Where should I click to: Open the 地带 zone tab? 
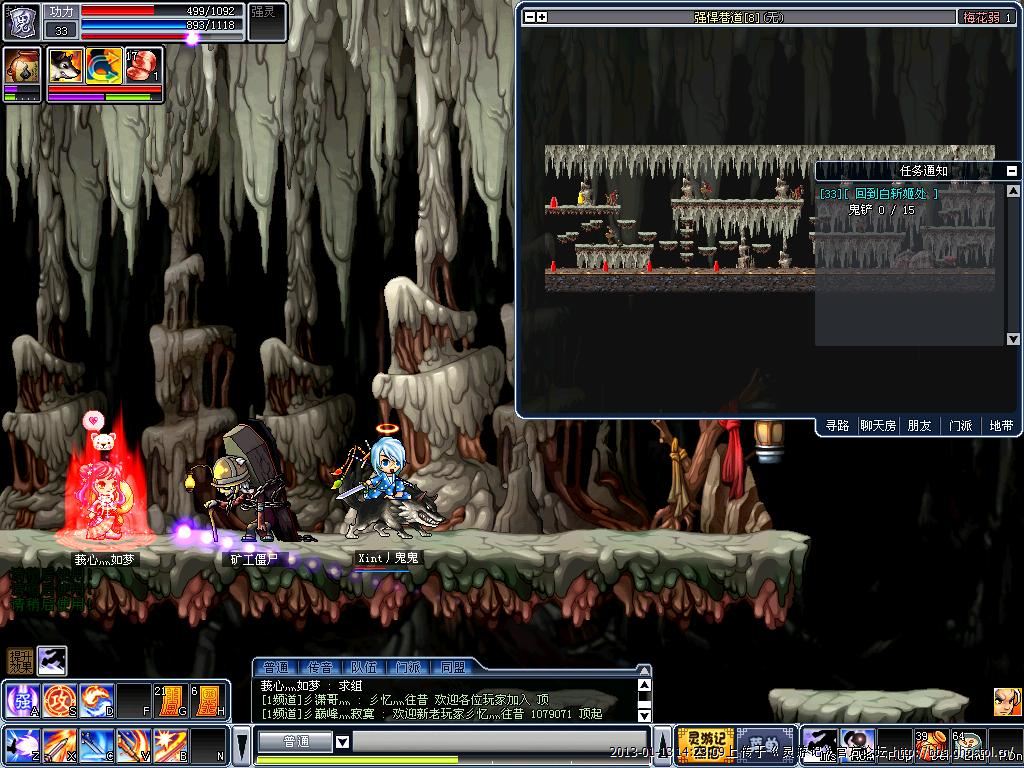click(1001, 426)
